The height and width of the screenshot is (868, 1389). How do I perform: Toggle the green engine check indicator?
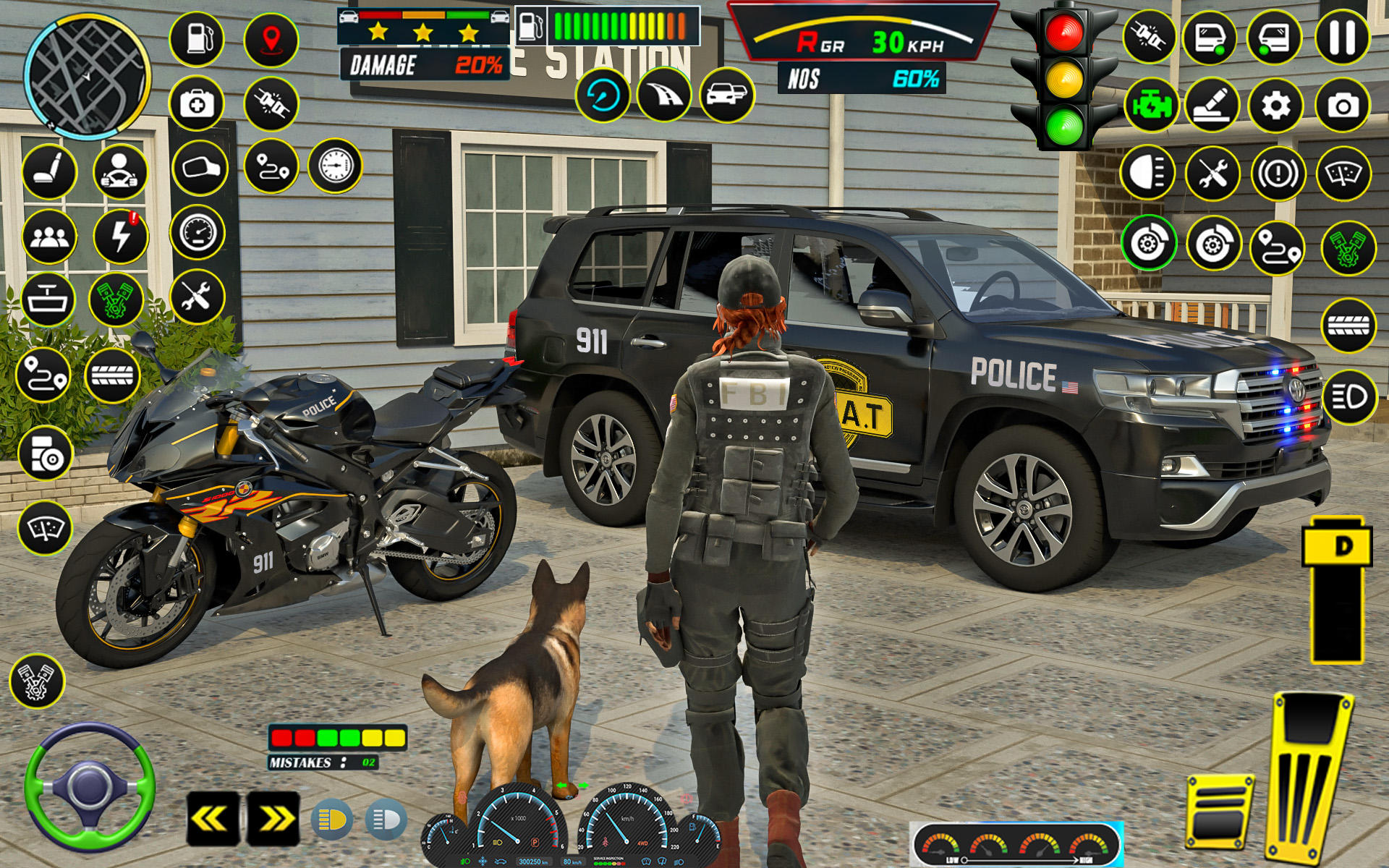click(x=1152, y=105)
